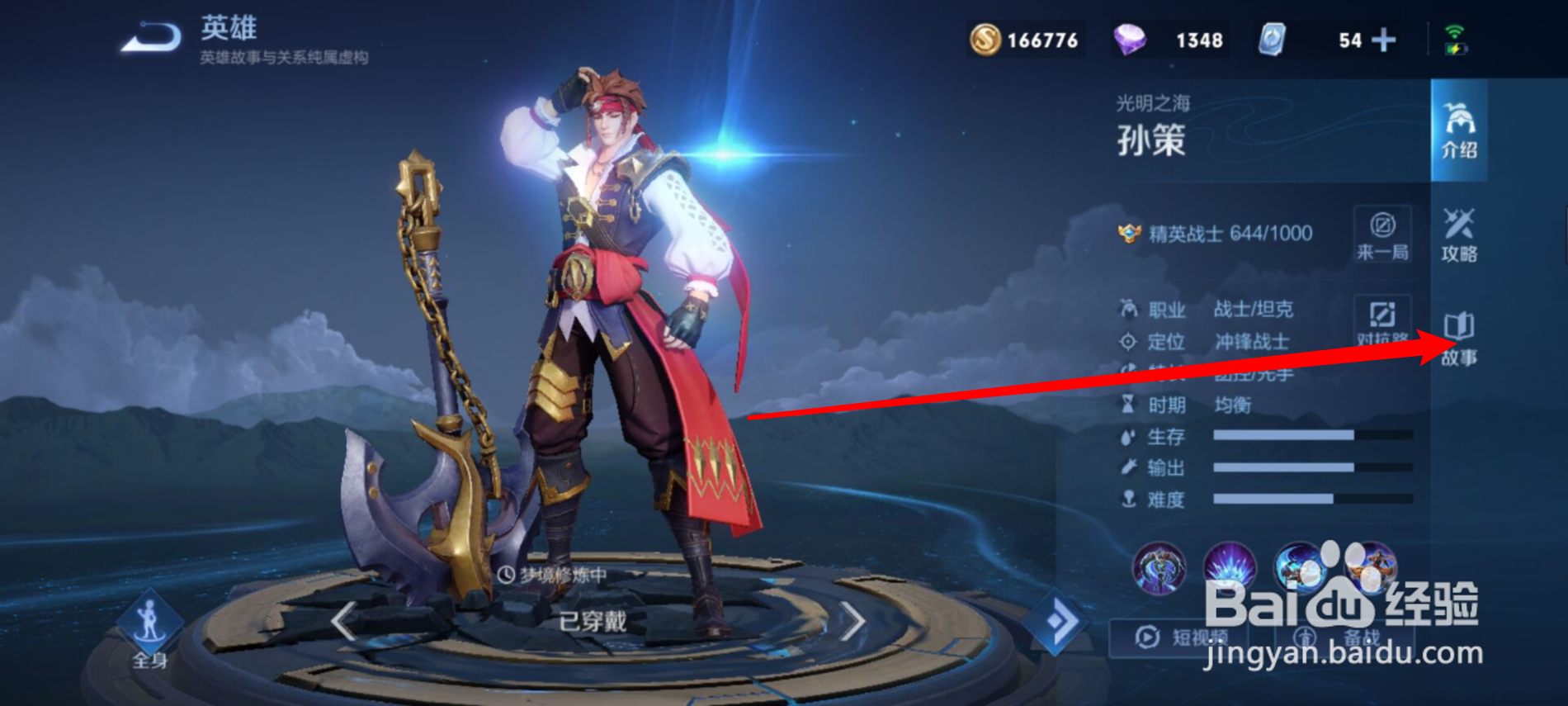Select the 介绍 introduction tab

click(x=1459, y=132)
